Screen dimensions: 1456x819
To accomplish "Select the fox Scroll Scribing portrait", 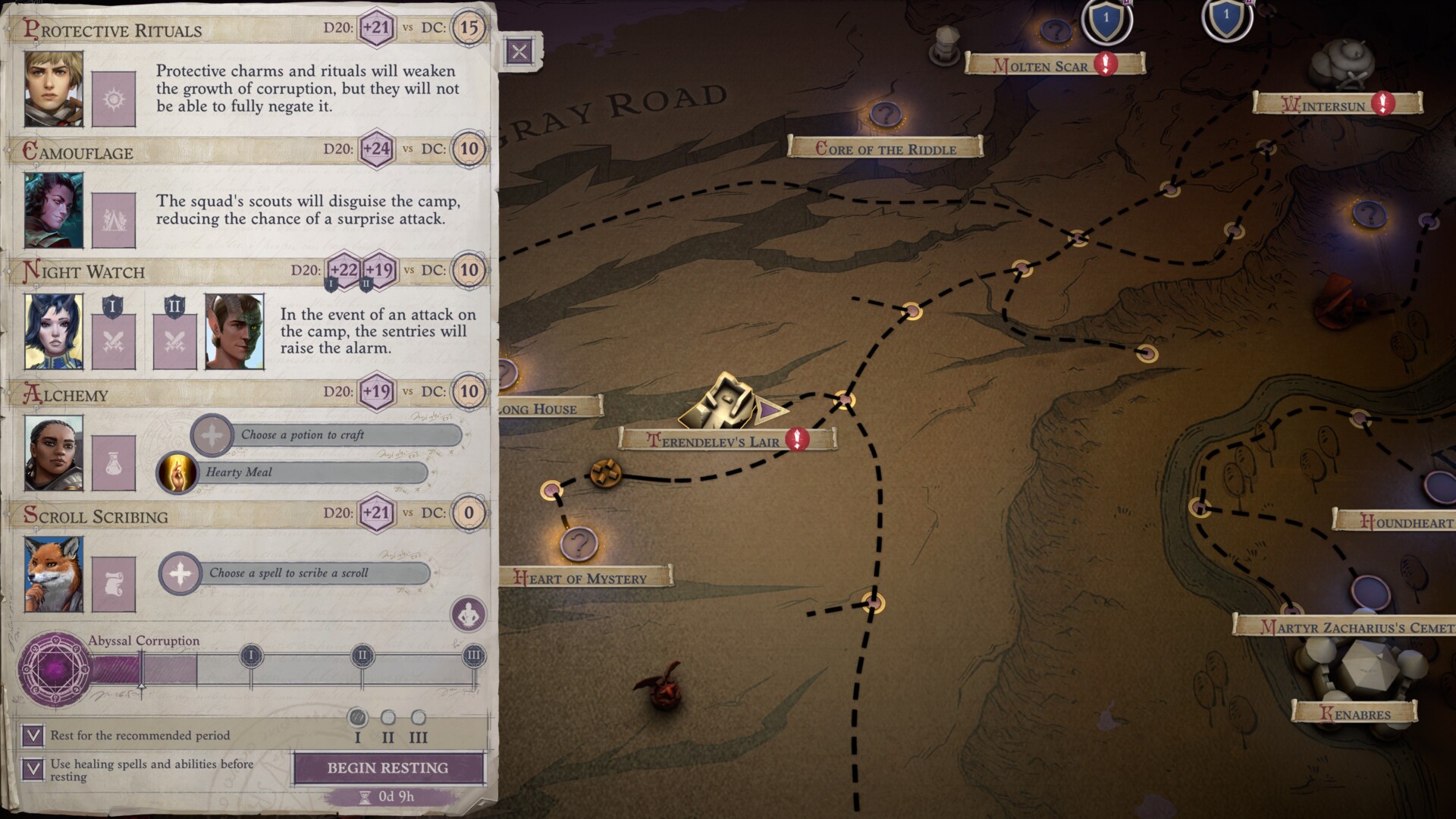I will 54,575.
